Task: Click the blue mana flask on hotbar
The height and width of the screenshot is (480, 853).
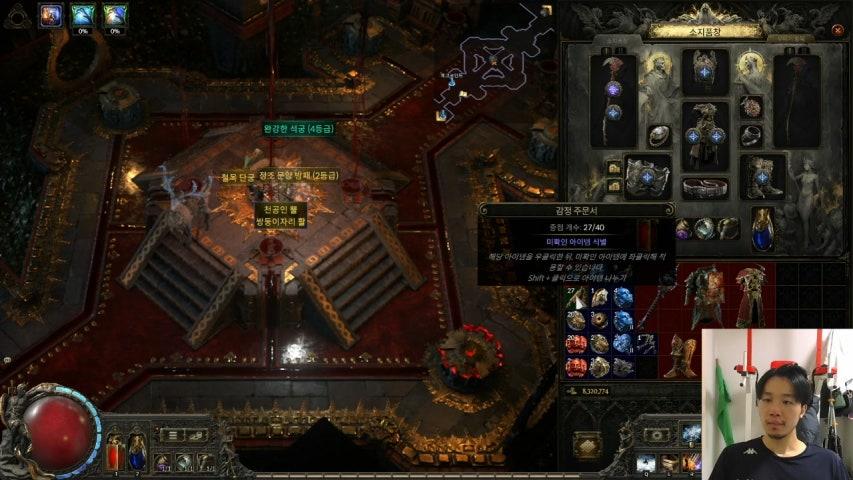Action: pos(137,450)
